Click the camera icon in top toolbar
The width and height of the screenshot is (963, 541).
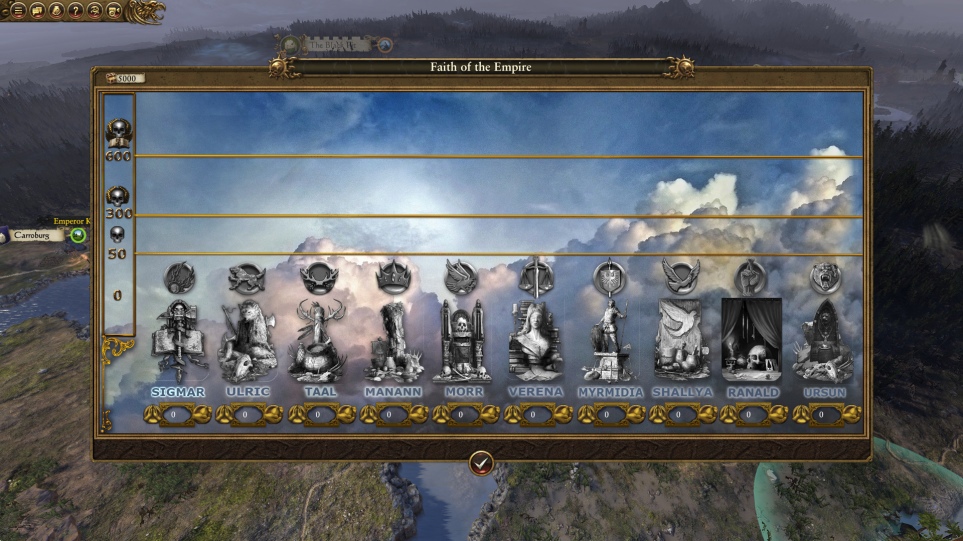(x=113, y=10)
